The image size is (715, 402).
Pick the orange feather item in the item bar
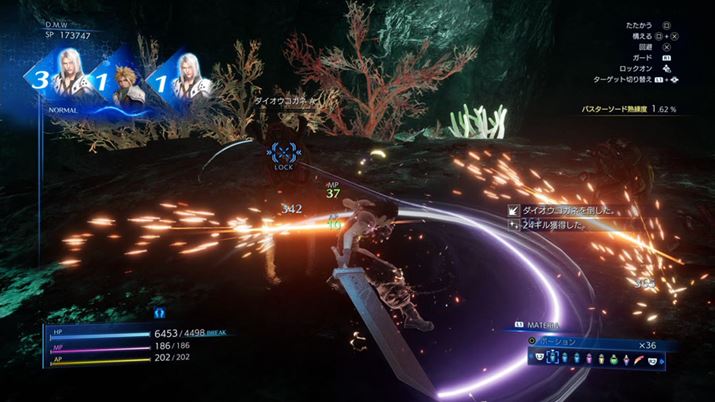pos(637,358)
